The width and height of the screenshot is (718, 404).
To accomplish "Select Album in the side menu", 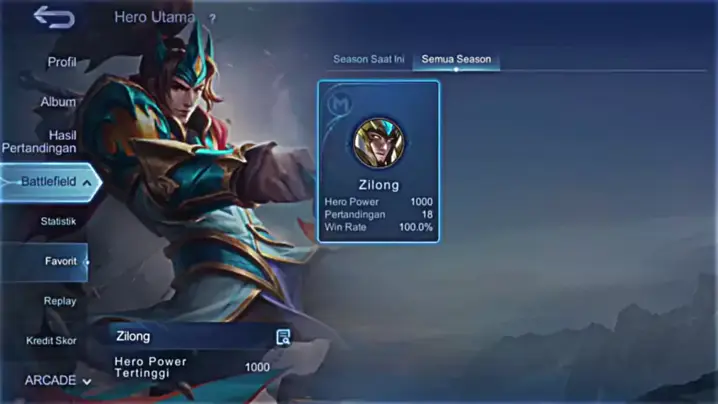I will coord(58,102).
